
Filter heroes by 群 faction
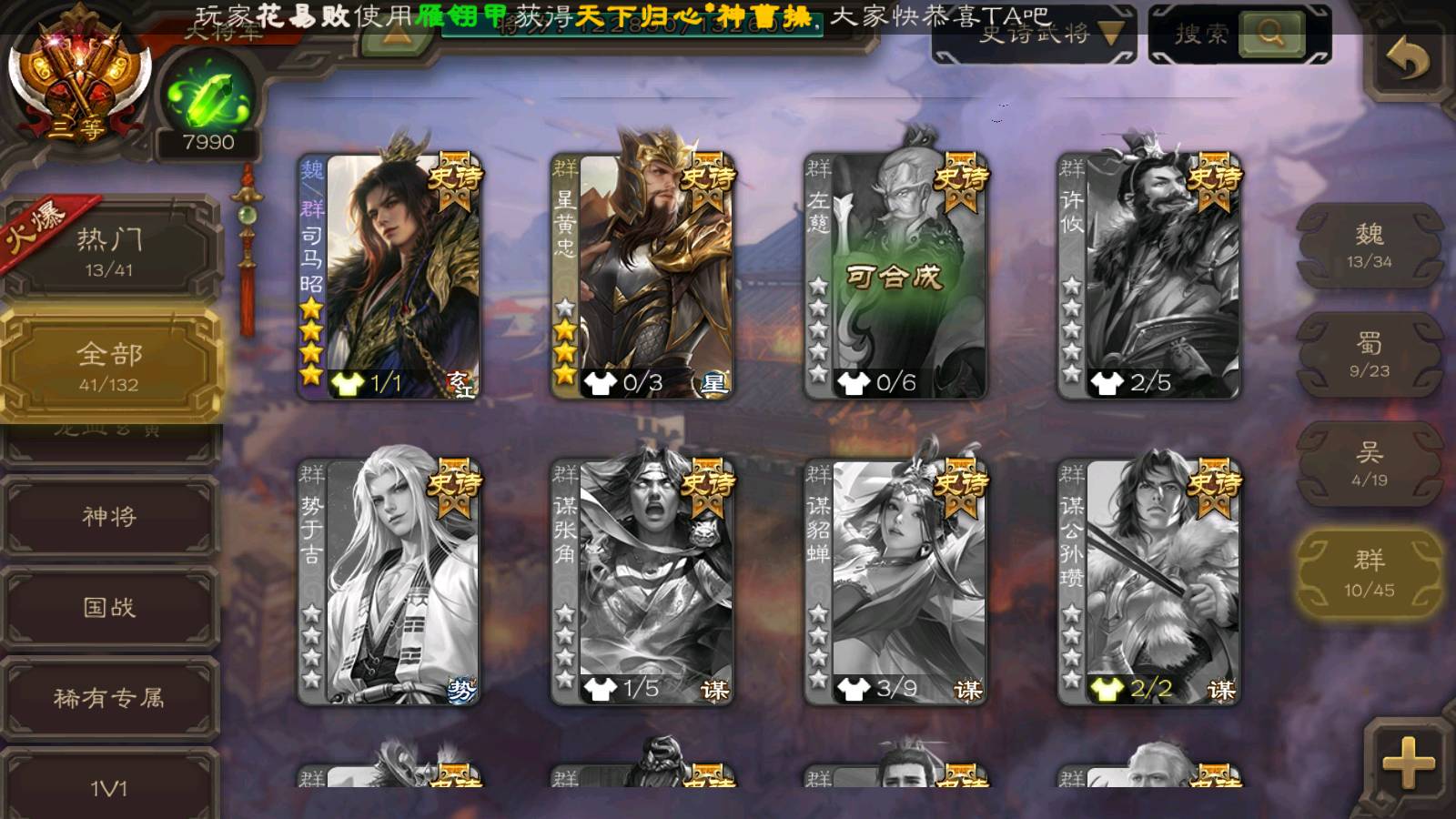1369,573
